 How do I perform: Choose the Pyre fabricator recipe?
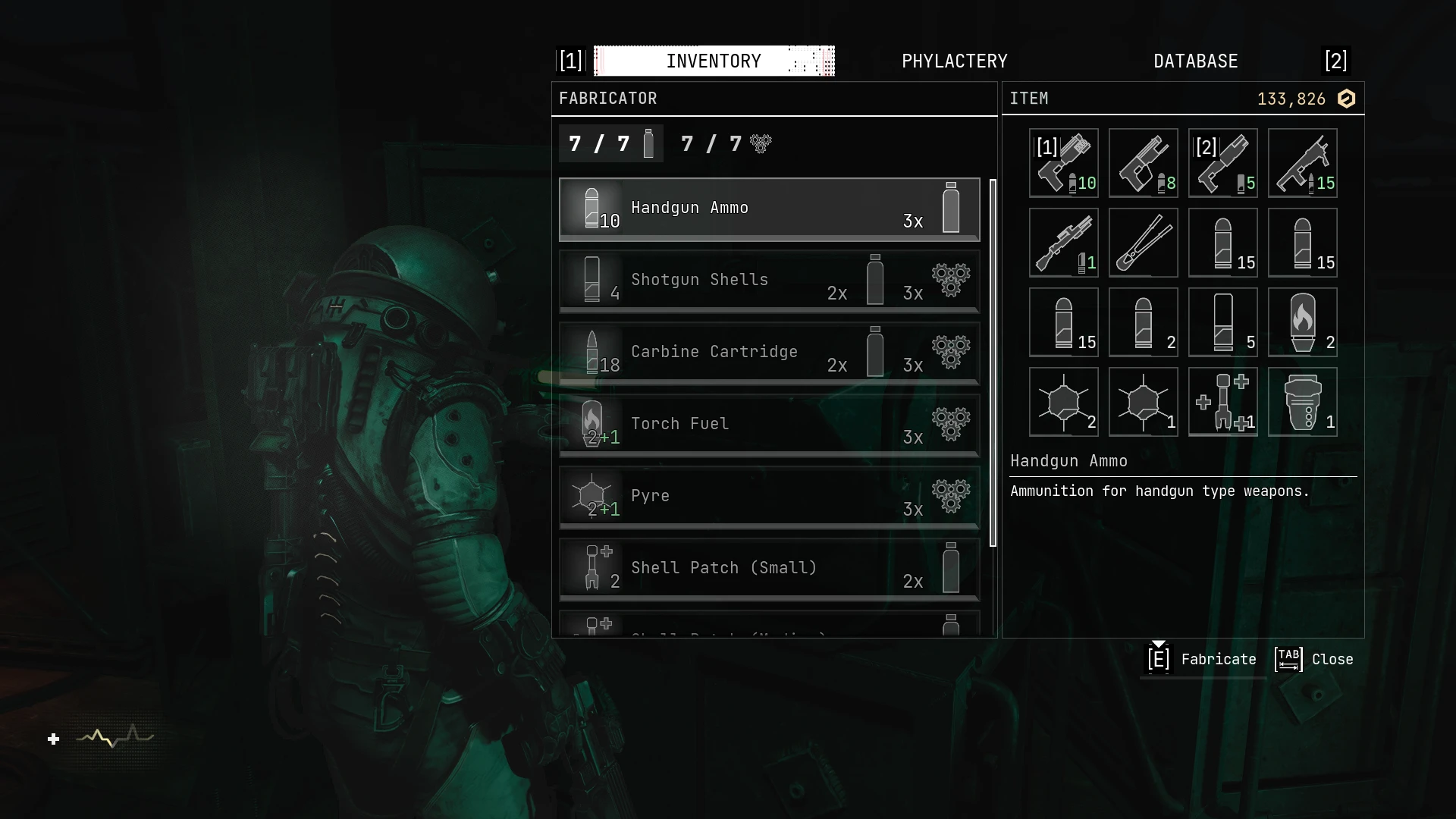[x=769, y=497]
